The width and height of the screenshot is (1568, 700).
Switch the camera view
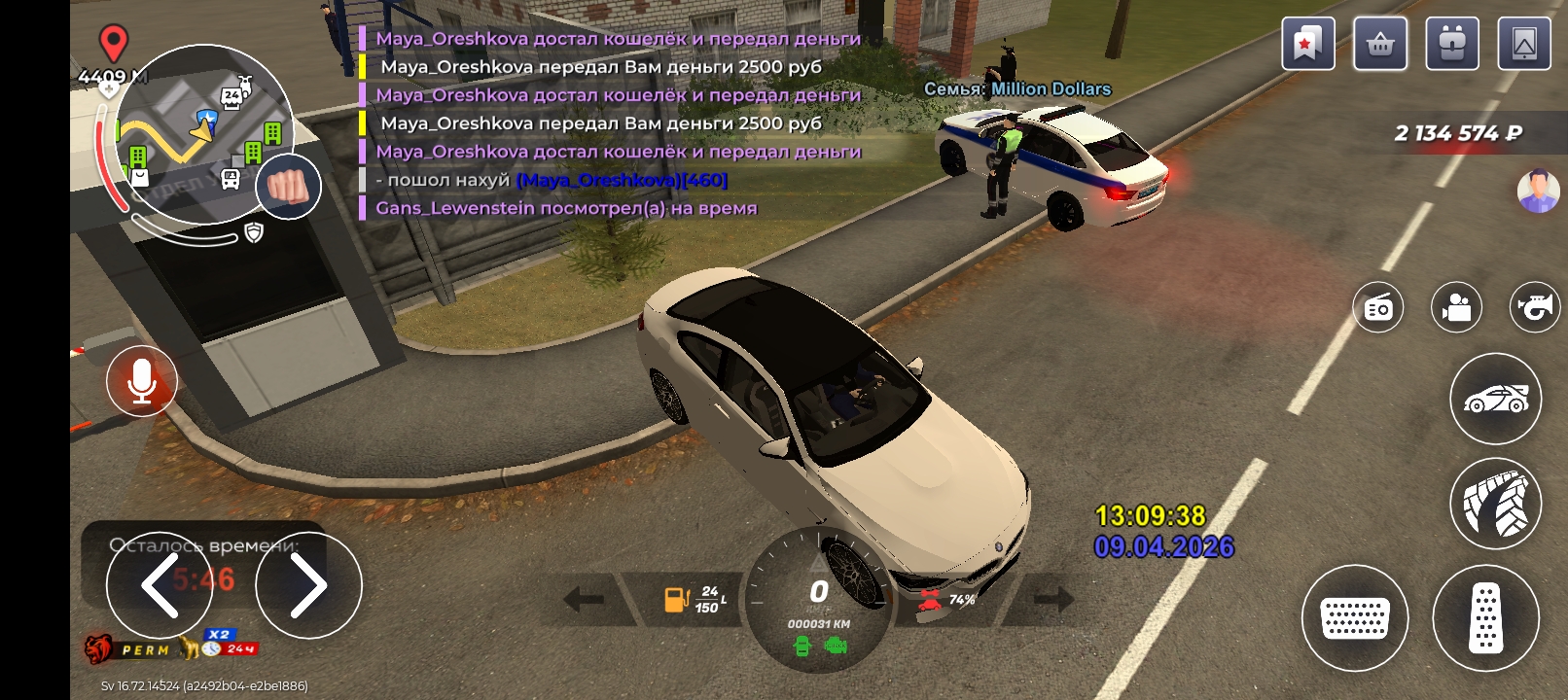[x=1456, y=308]
